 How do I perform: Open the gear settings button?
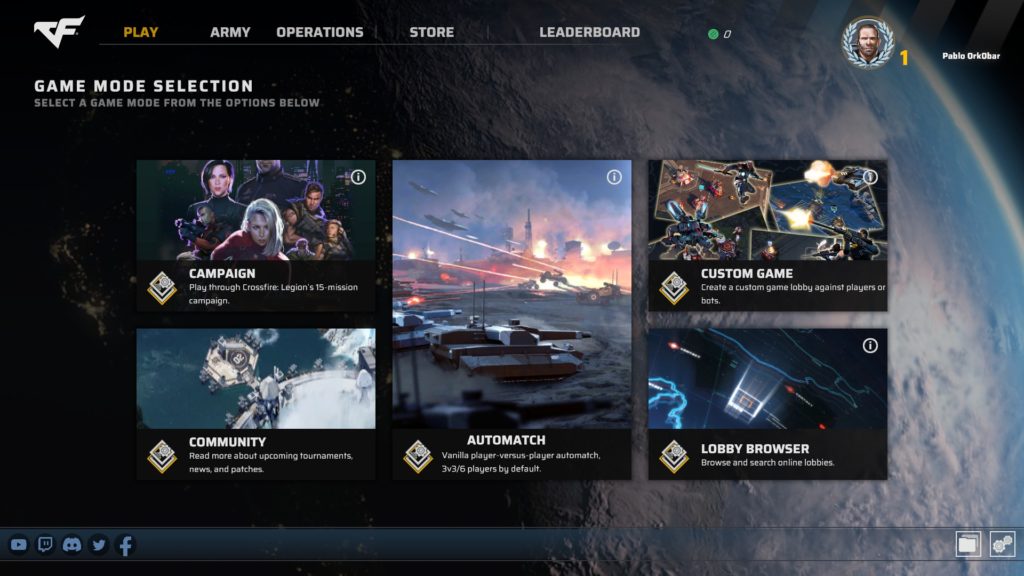pyautogui.click(x=1002, y=544)
